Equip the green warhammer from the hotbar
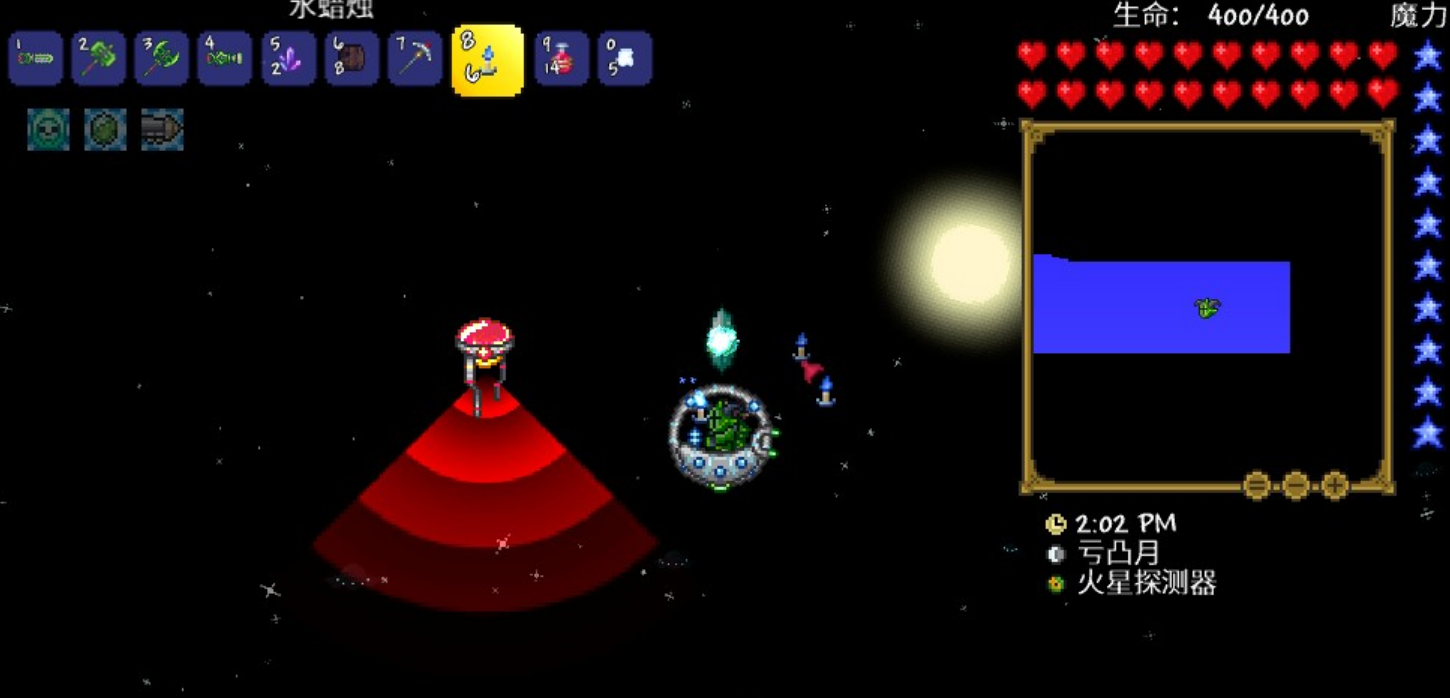 tap(98, 59)
